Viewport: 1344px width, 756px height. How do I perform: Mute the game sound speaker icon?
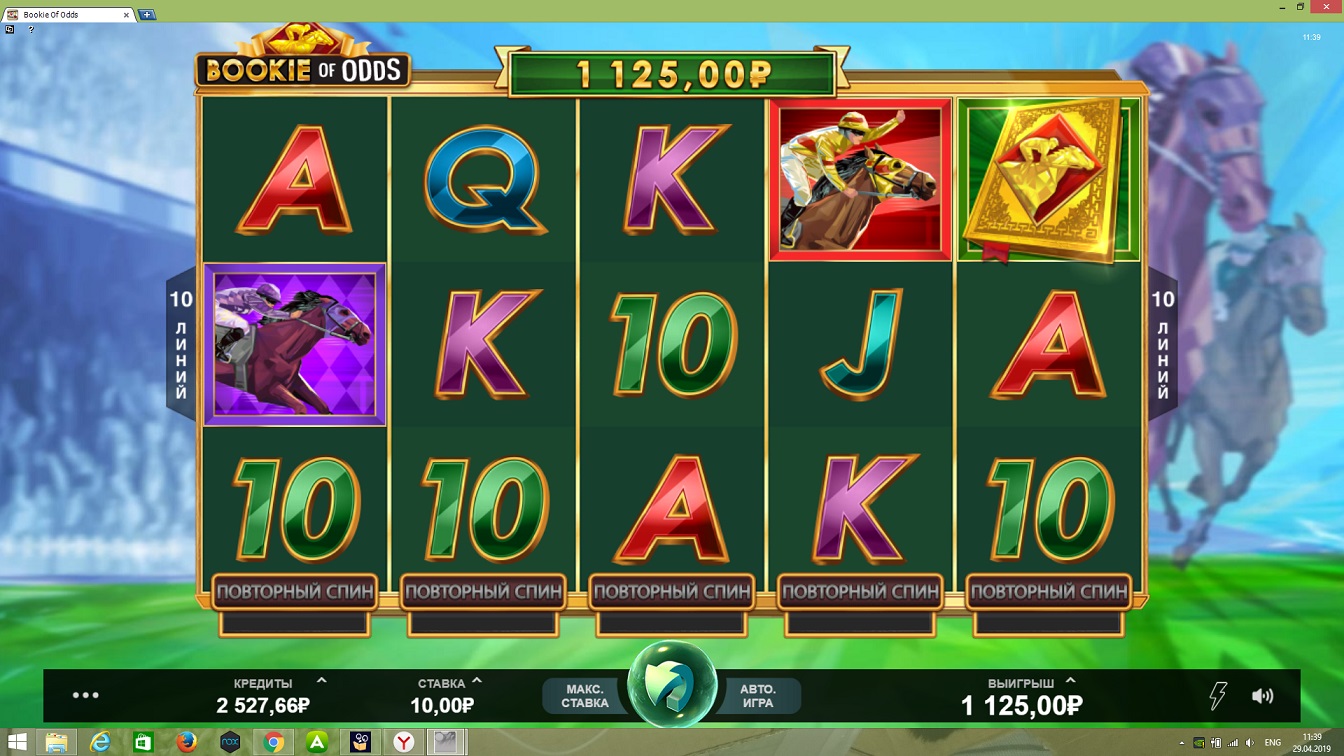pos(1262,696)
